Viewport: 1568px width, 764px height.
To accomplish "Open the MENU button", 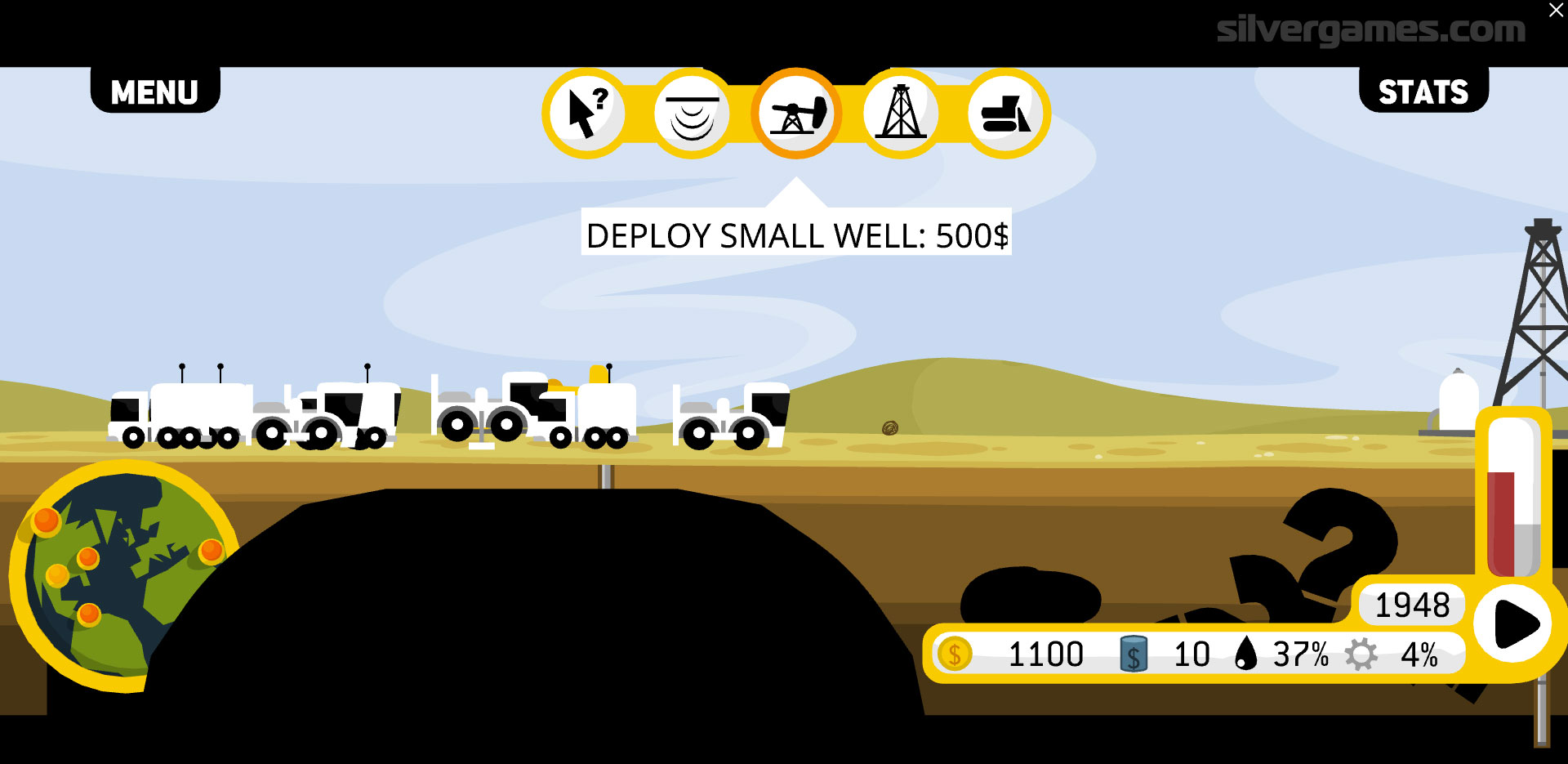I will click(x=154, y=92).
